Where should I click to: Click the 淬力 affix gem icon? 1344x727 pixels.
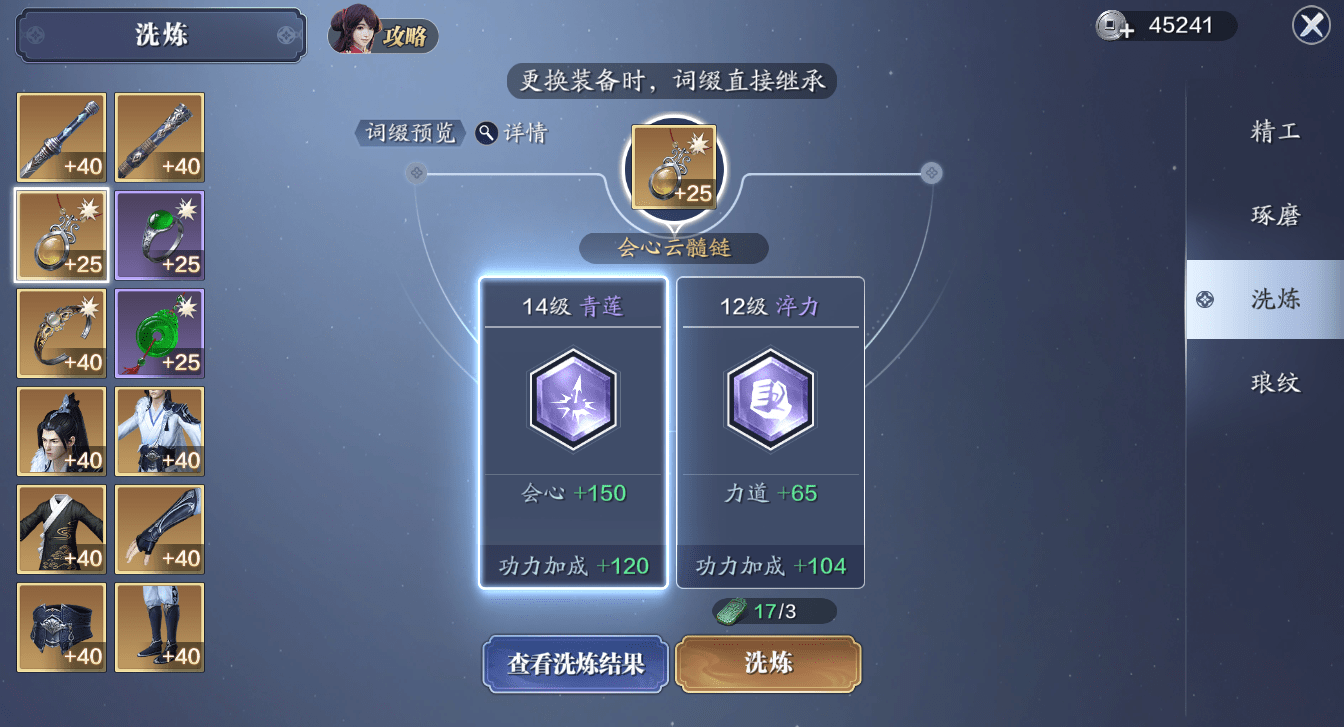tap(769, 401)
